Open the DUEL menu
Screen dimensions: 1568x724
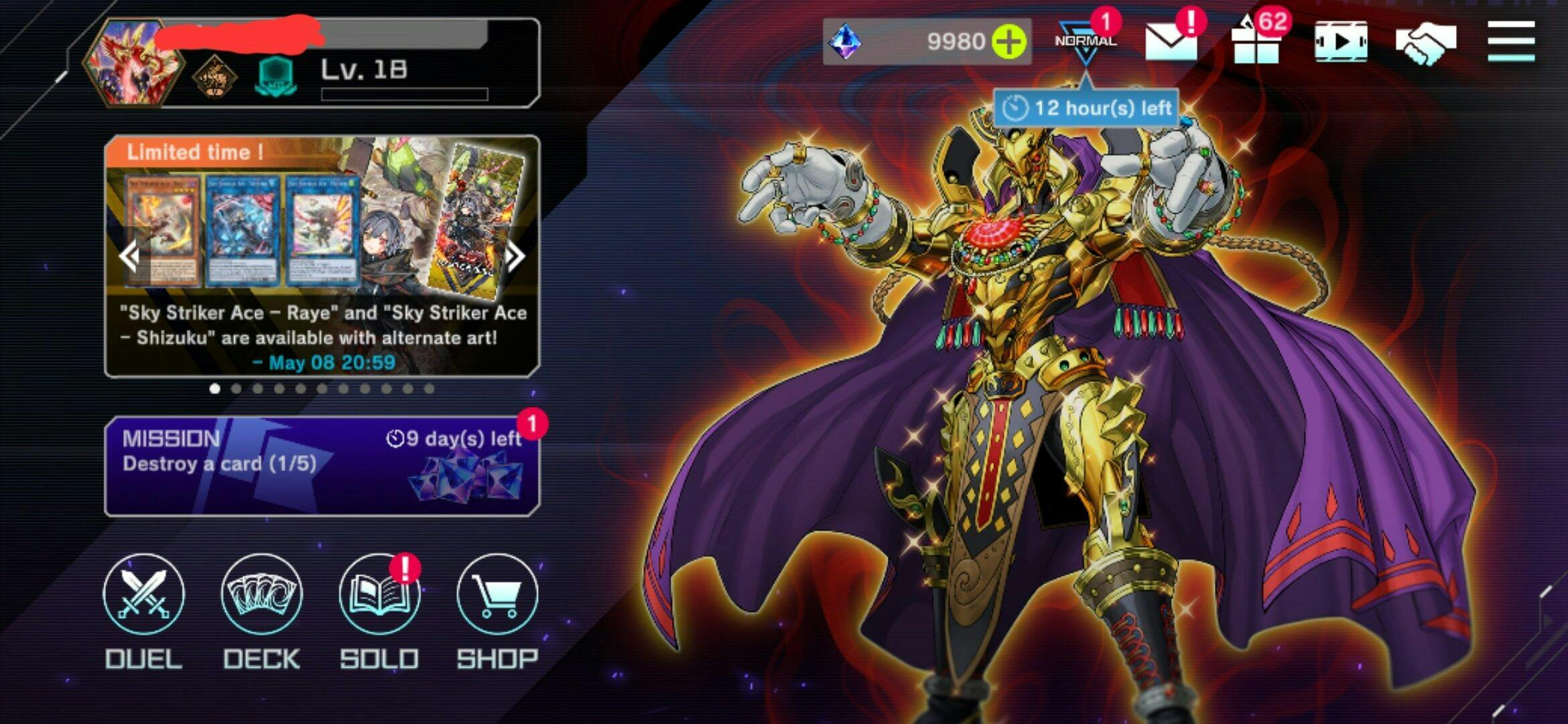(x=143, y=595)
